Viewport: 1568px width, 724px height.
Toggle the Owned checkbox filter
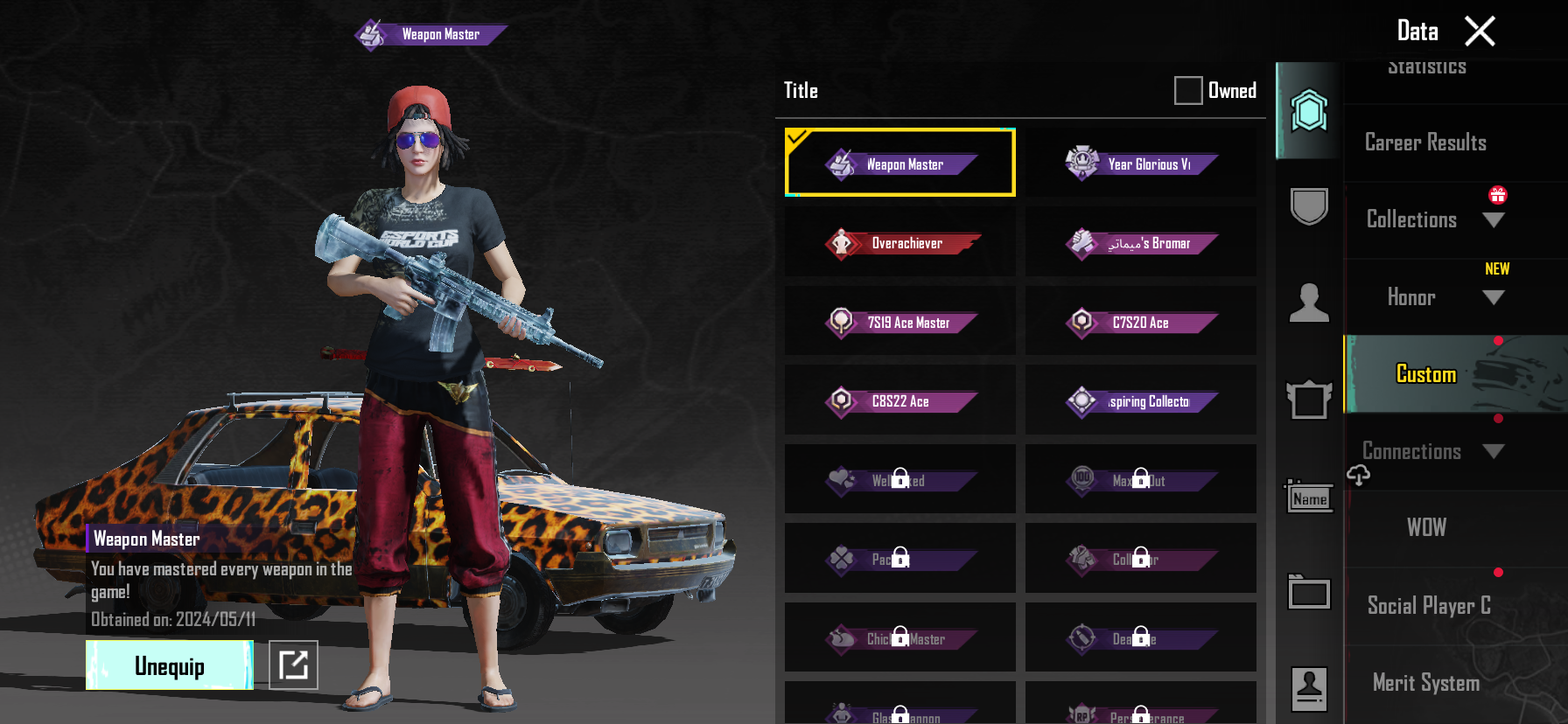(x=1187, y=90)
